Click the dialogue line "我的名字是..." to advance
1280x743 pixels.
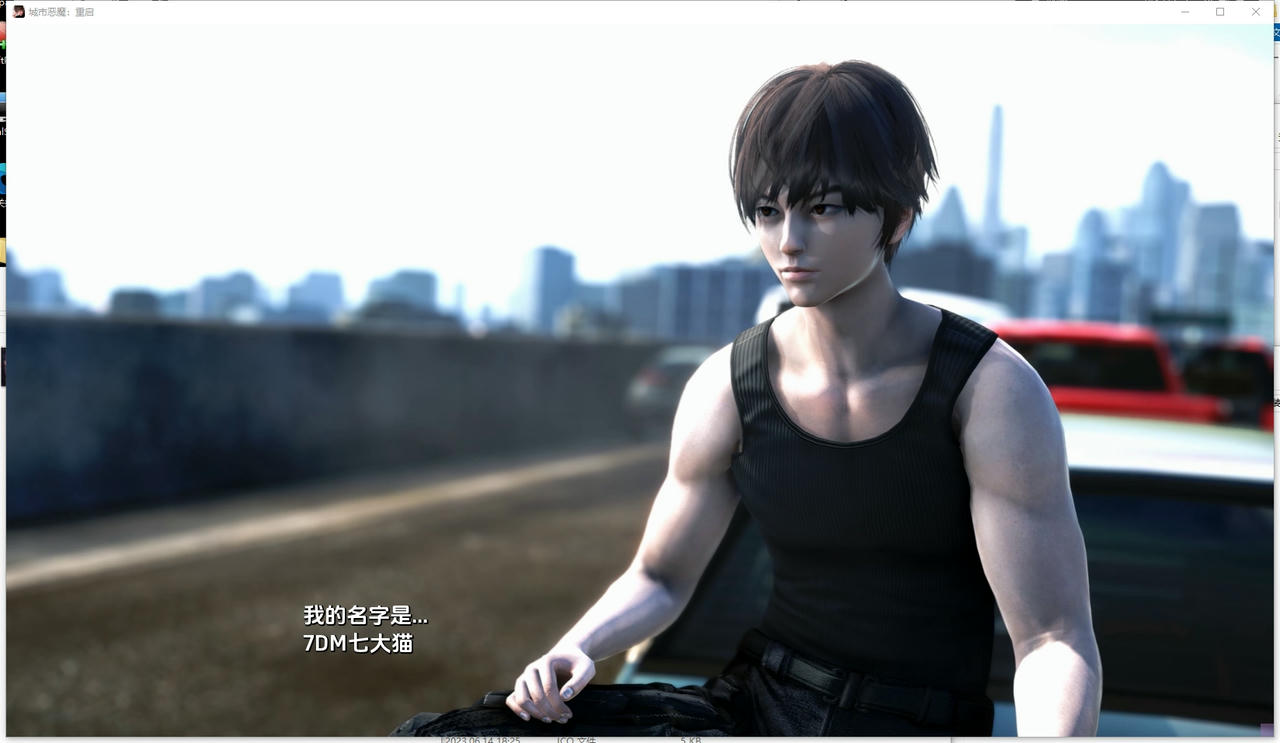click(x=366, y=618)
